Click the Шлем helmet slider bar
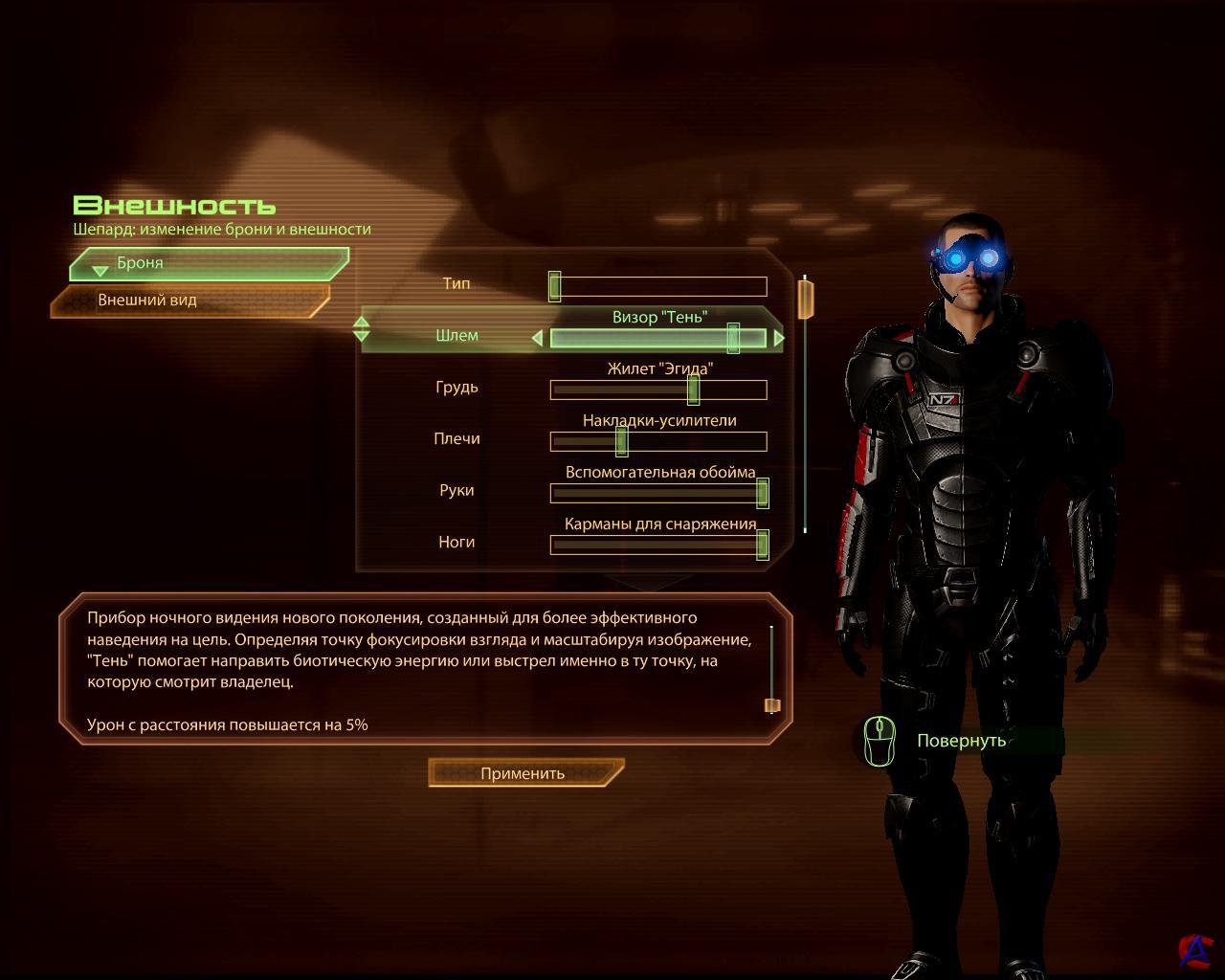The width and height of the screenshot is (1225, 980). pyautogui.click(x=658, y=338)
